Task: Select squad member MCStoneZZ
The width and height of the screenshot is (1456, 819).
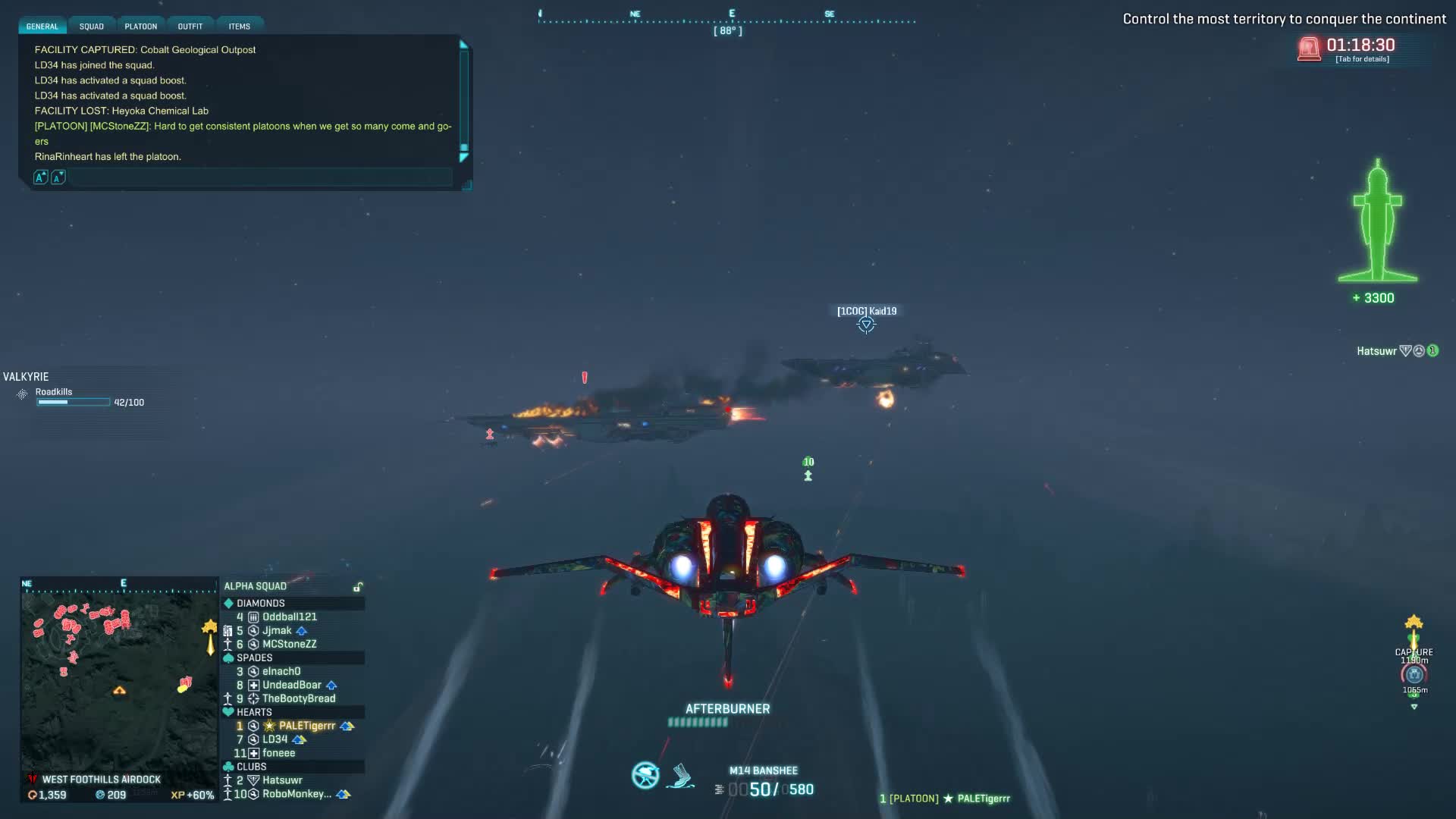Action: click(289, 645)
